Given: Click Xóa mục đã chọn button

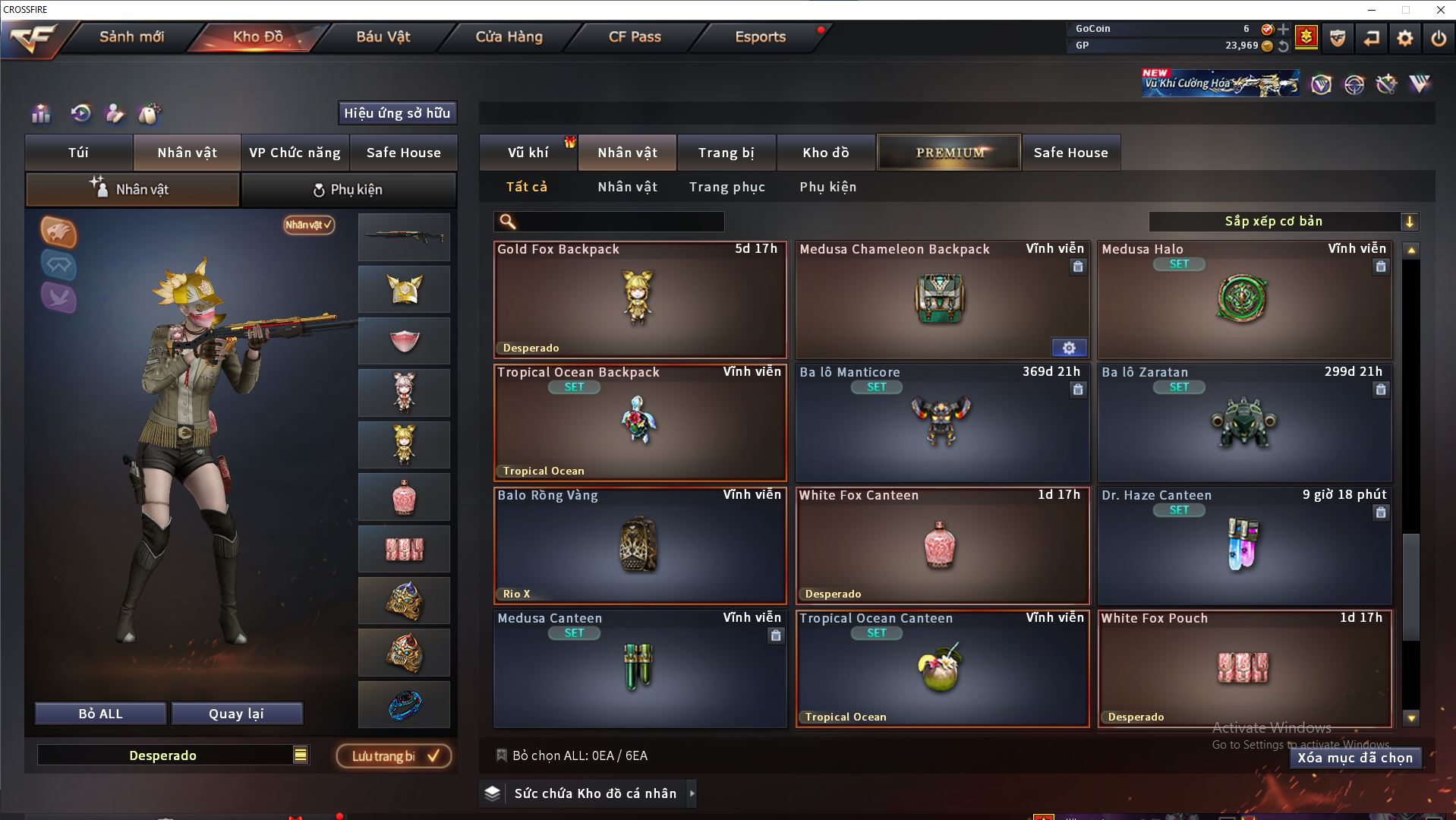Looking at the screenshot, I should pyautogui.click(x=1354, y=758).
